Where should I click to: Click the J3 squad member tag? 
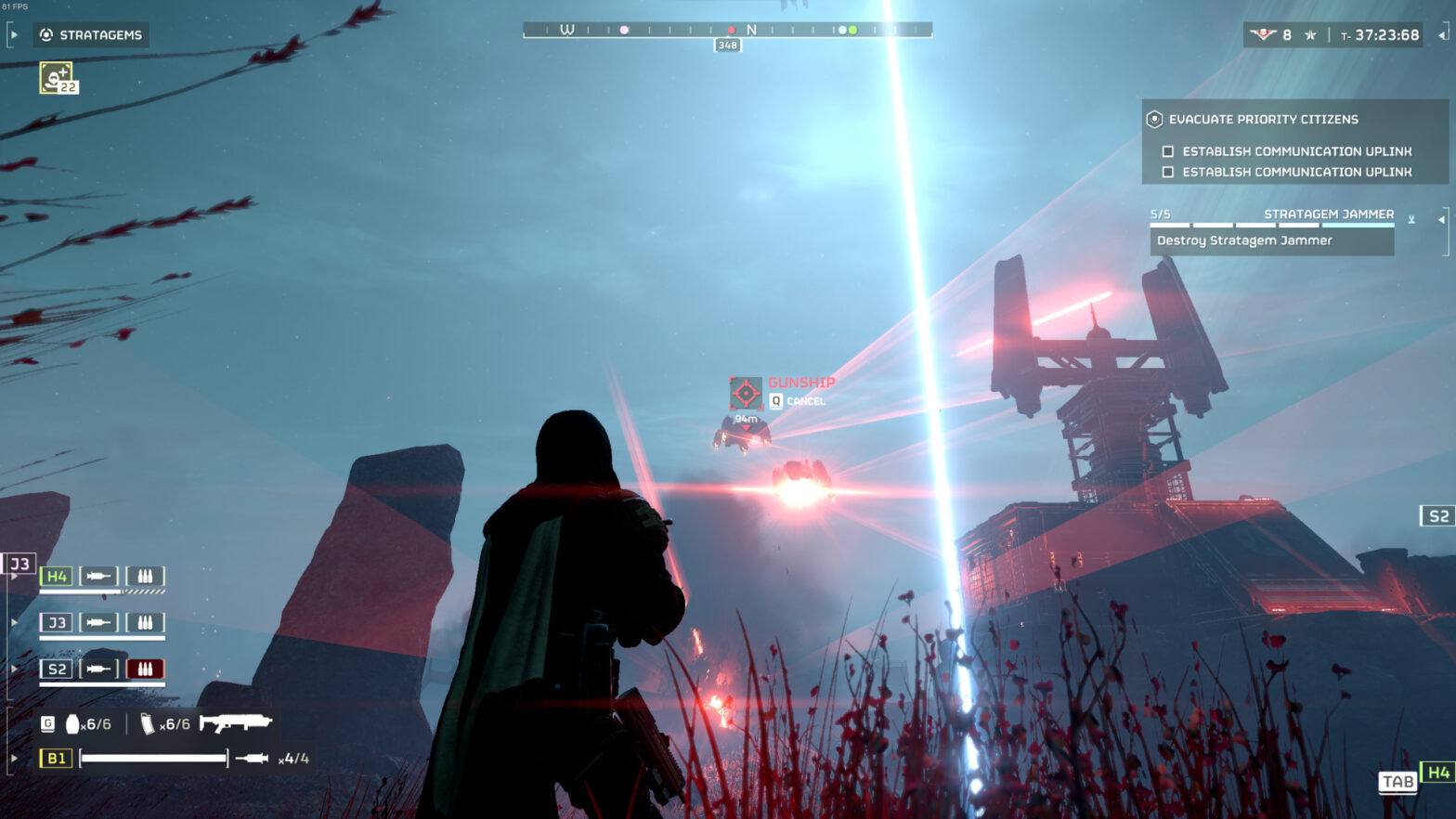coord(57,622)
